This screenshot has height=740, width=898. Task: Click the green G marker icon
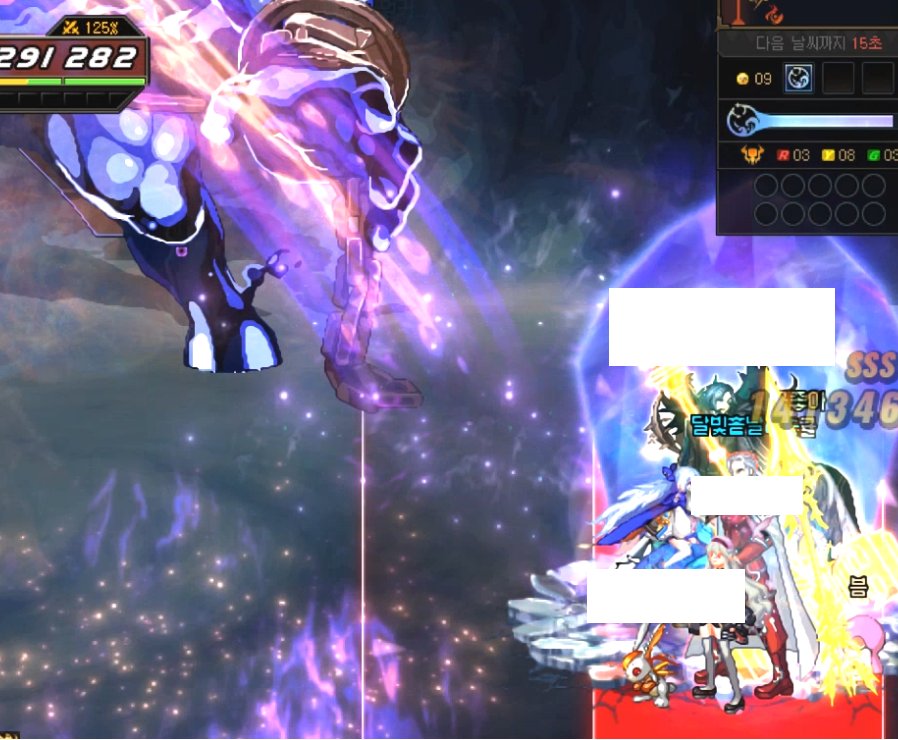pos(873,155)
